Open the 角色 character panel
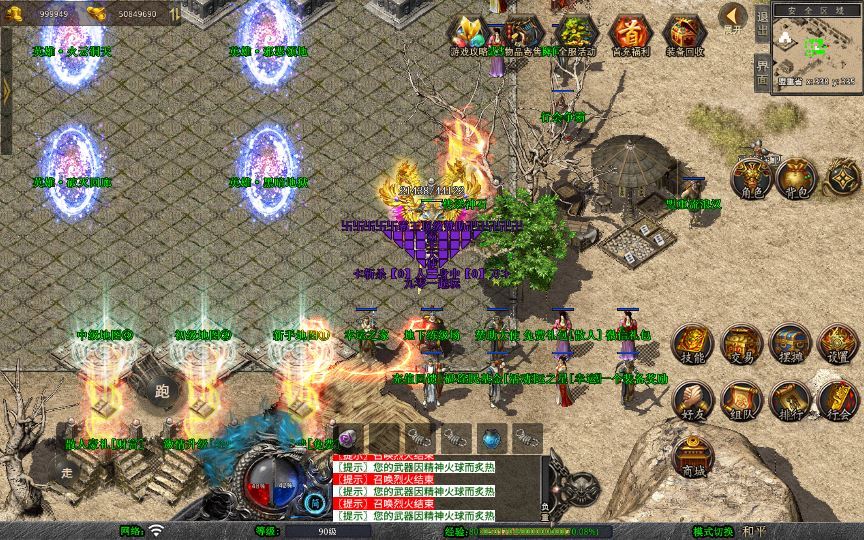Screen dimensions: 864x540 tap(752, 178)
